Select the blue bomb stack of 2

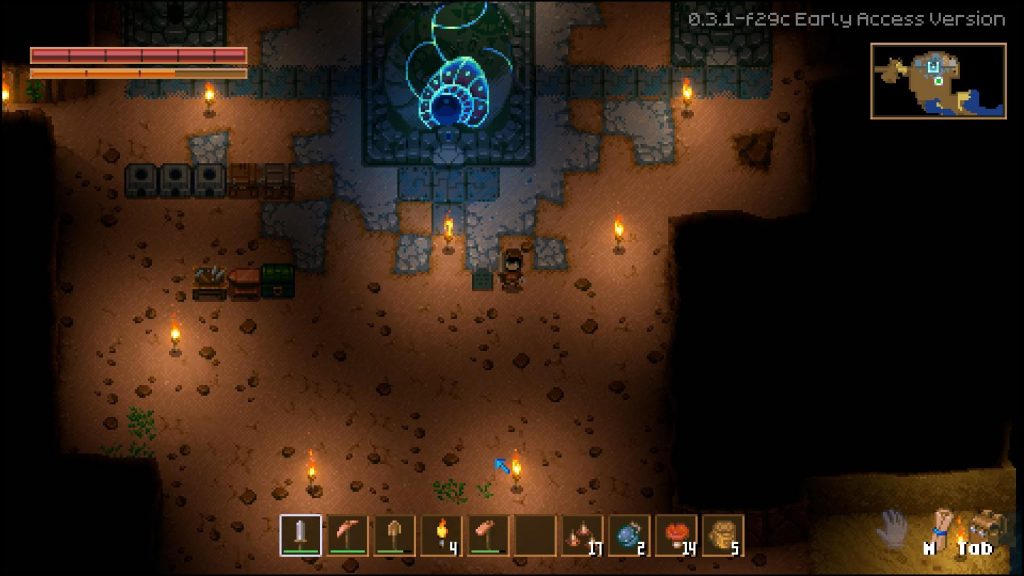629,535
